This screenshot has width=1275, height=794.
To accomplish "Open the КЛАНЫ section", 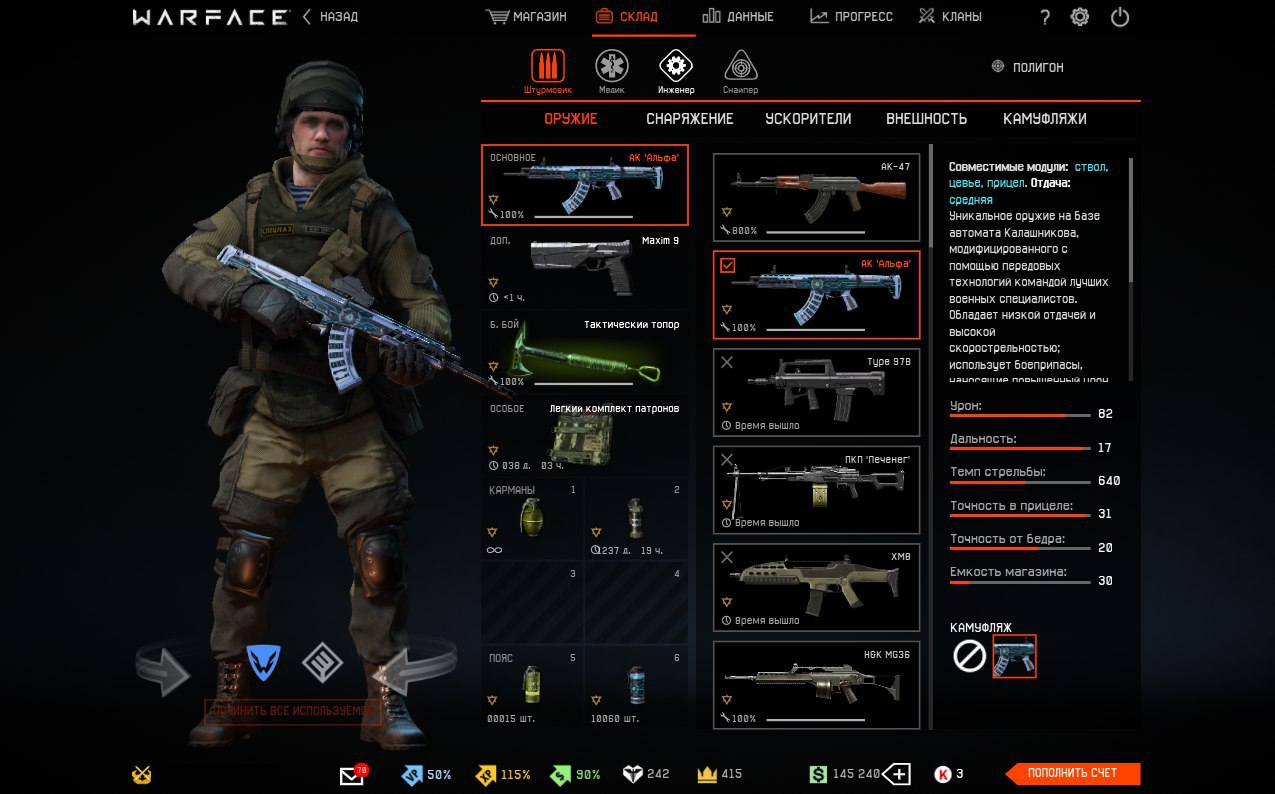I will click(x=950, y=17).
